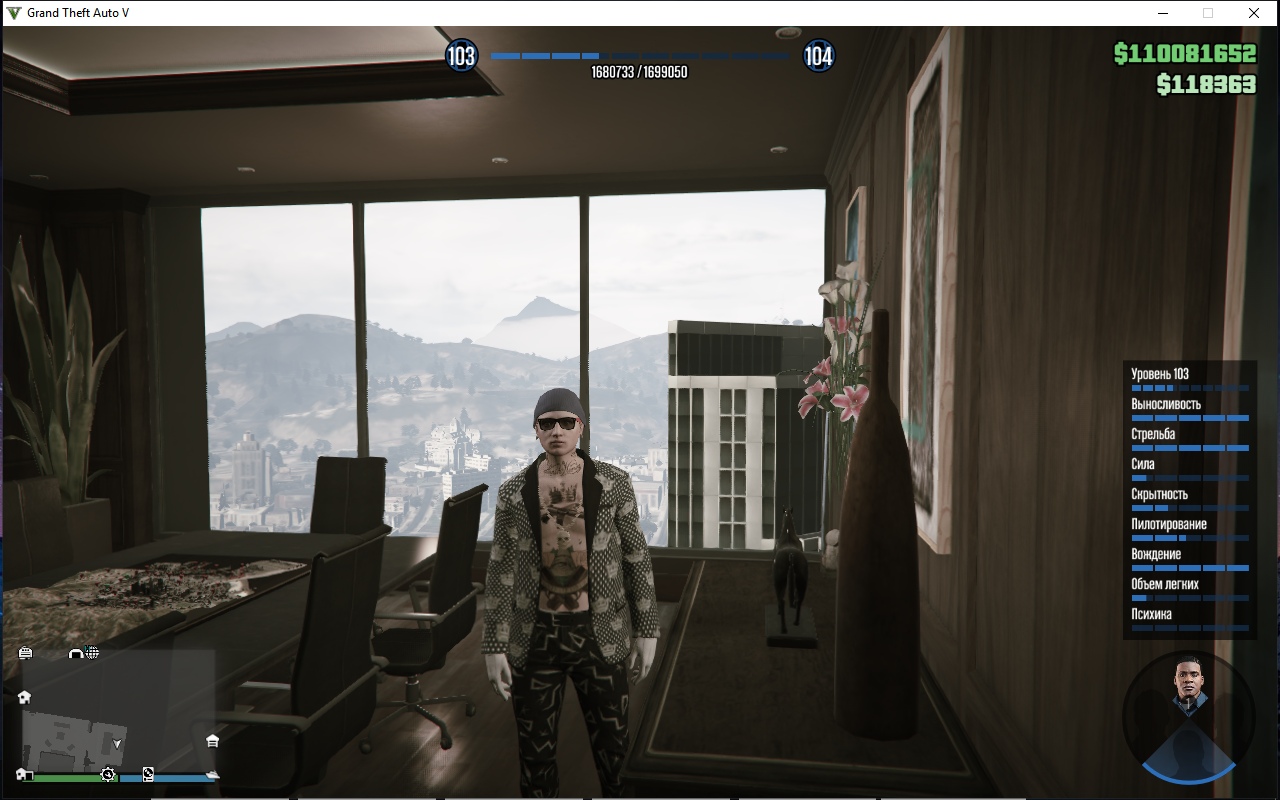Select the hangar blip on the minimap
Image resolution: width=1280 pixels, height=800 pixels.
click(x=76, y=653)
